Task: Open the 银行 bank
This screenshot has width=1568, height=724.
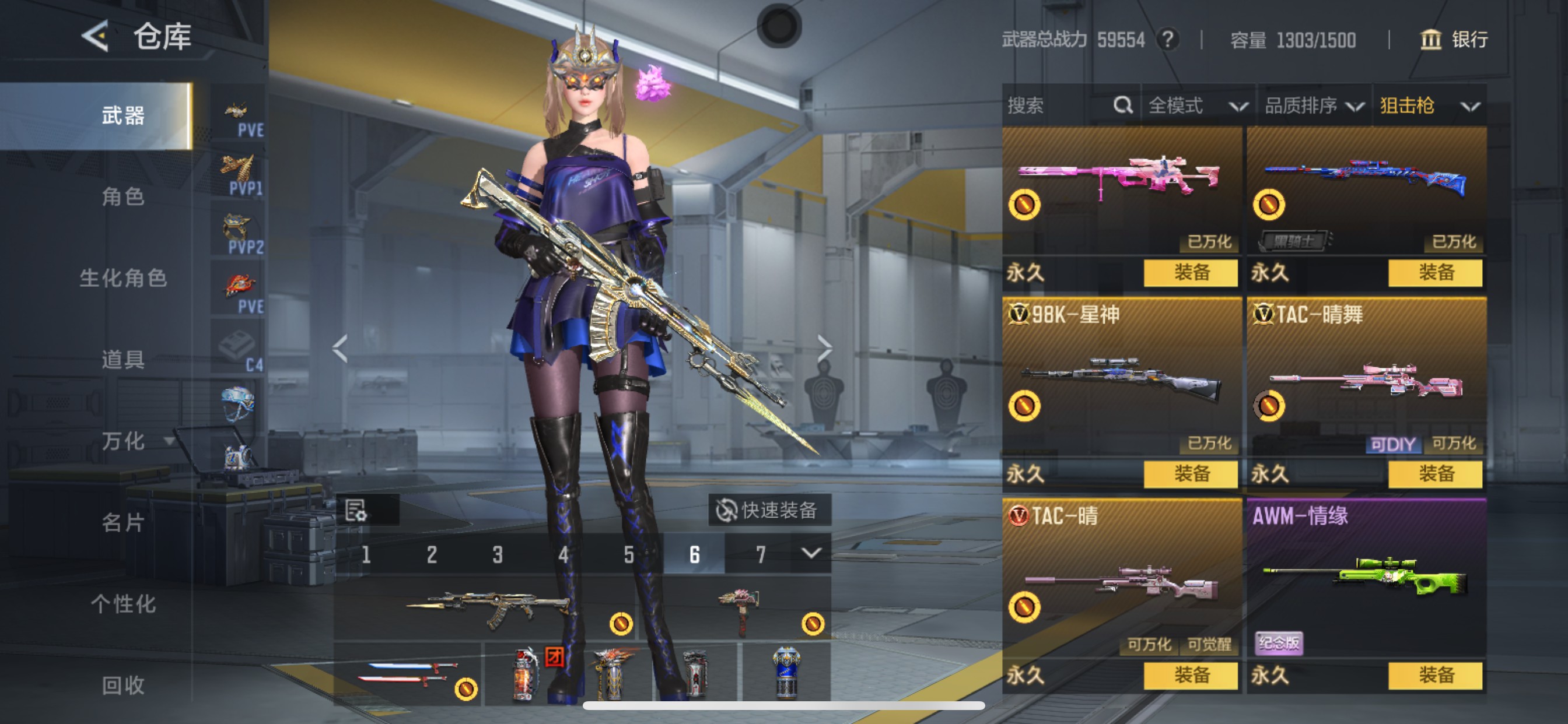Action: coord(1455,40)
